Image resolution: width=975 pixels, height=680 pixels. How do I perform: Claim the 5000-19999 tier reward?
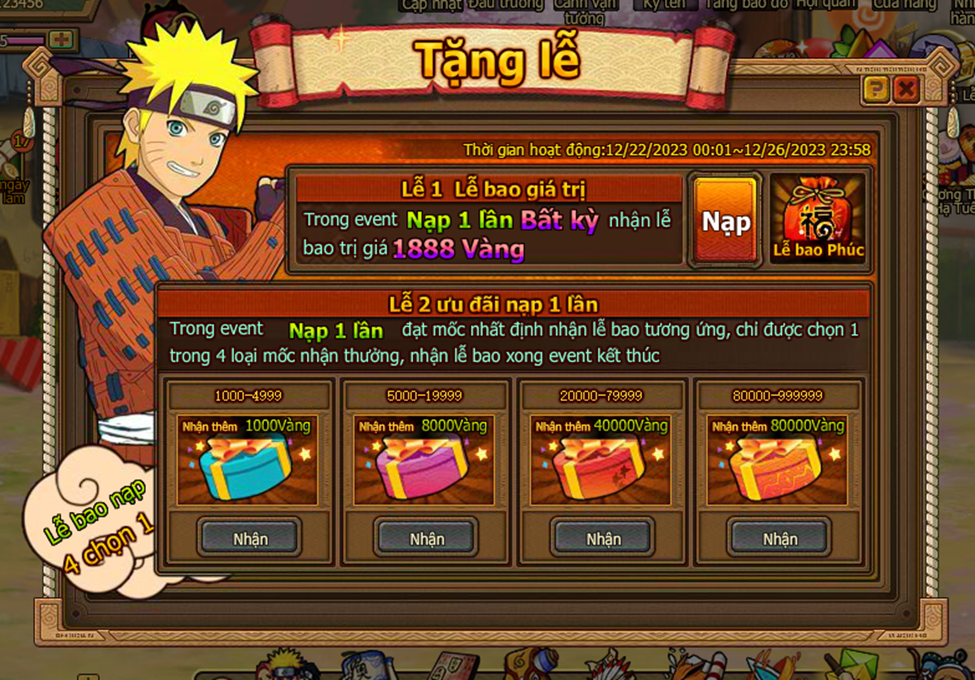426,538
